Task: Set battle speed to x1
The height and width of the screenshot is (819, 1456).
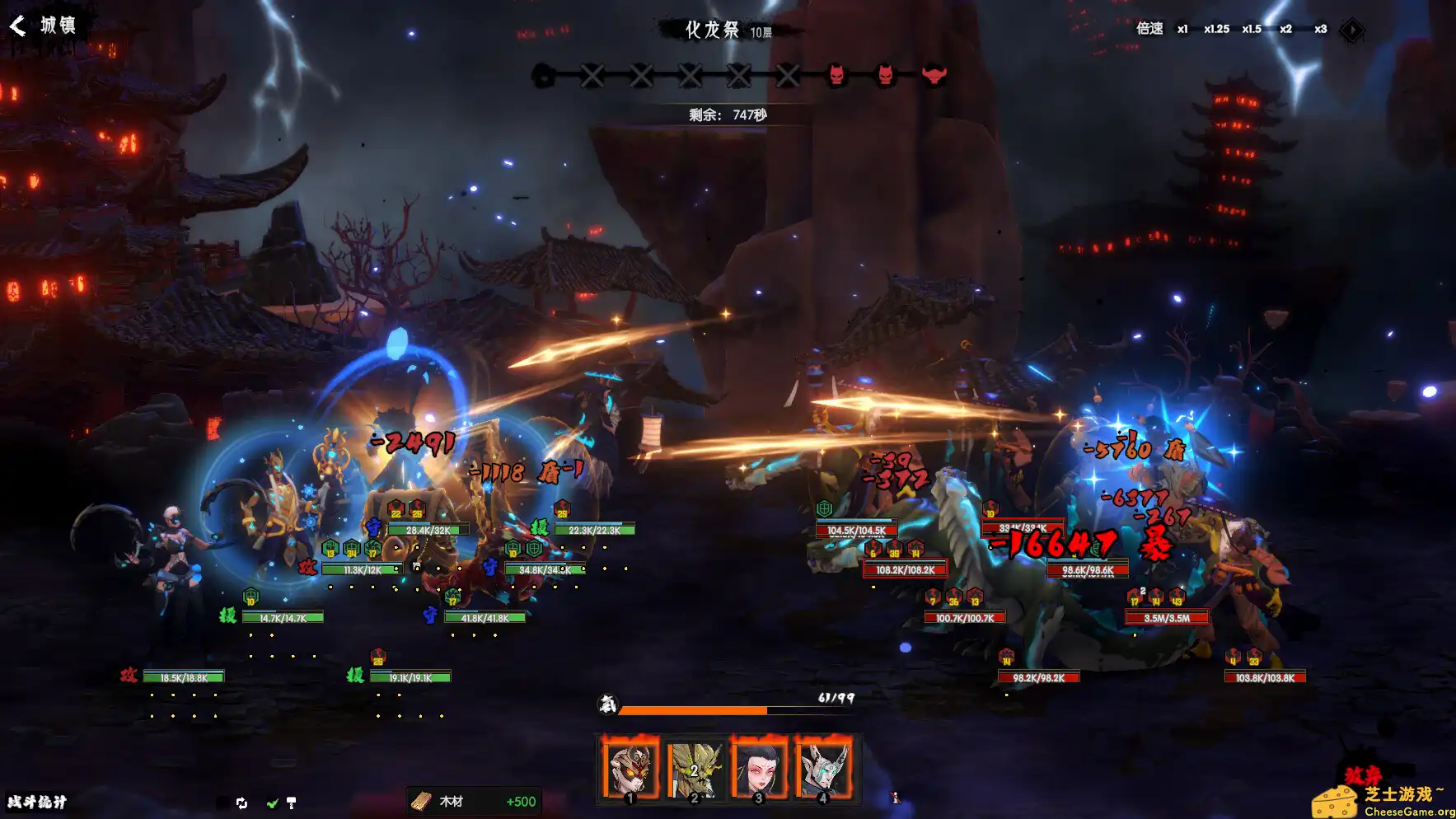Action: pyautogui.click(x=1182, y=29)
